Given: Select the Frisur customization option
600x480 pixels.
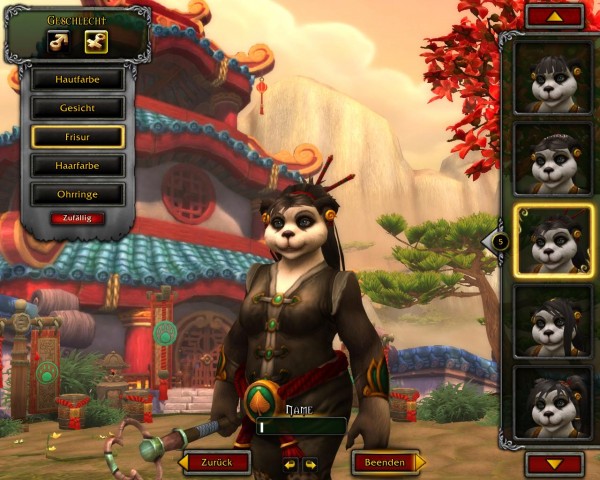Looking at the screenshot, I should click(x=77, y=137).
